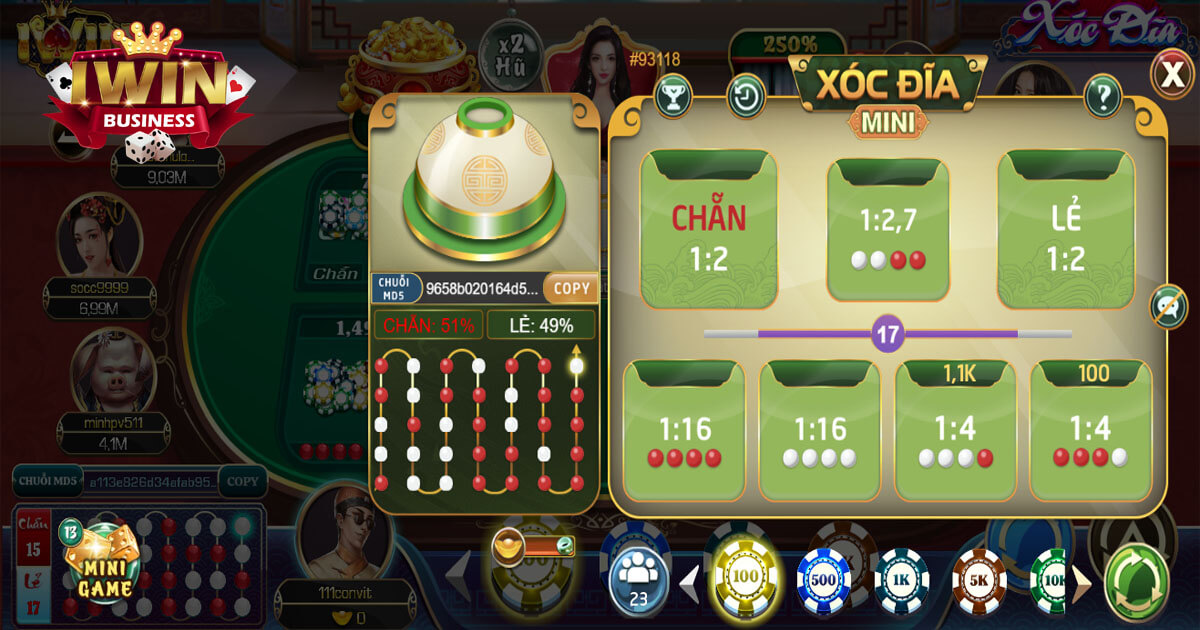Choose the 1:2,7 two-white two-red tile

click(887, 229)
